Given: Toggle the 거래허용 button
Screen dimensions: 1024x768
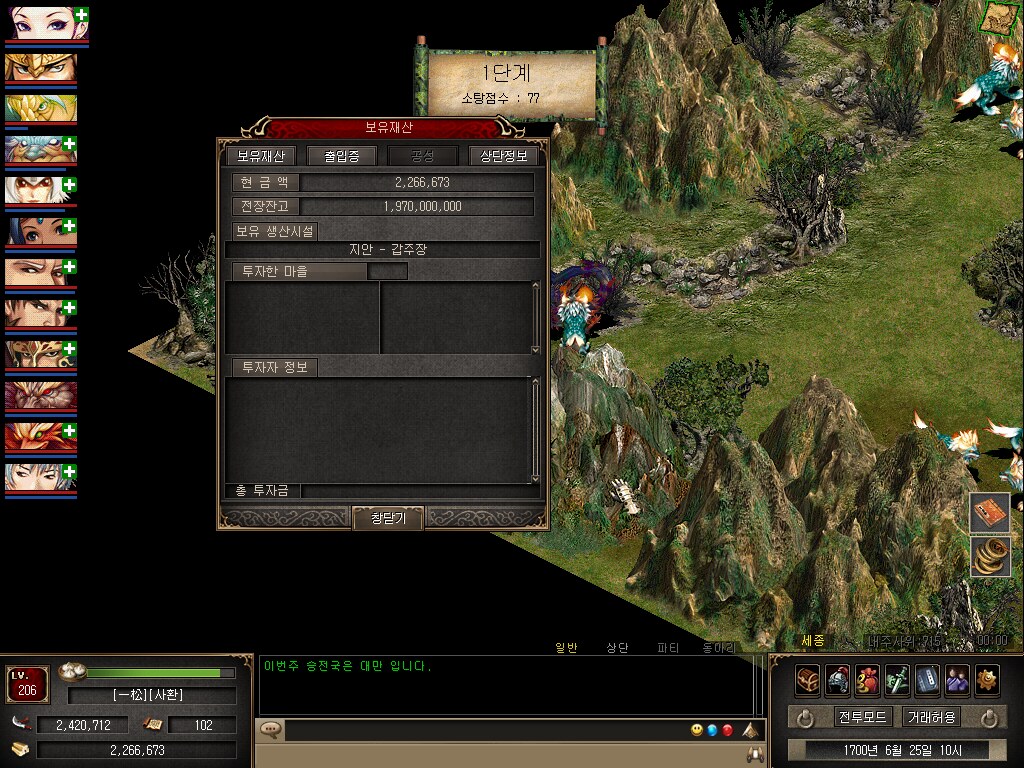Looking at the screenshot, I should click(931, 717).
